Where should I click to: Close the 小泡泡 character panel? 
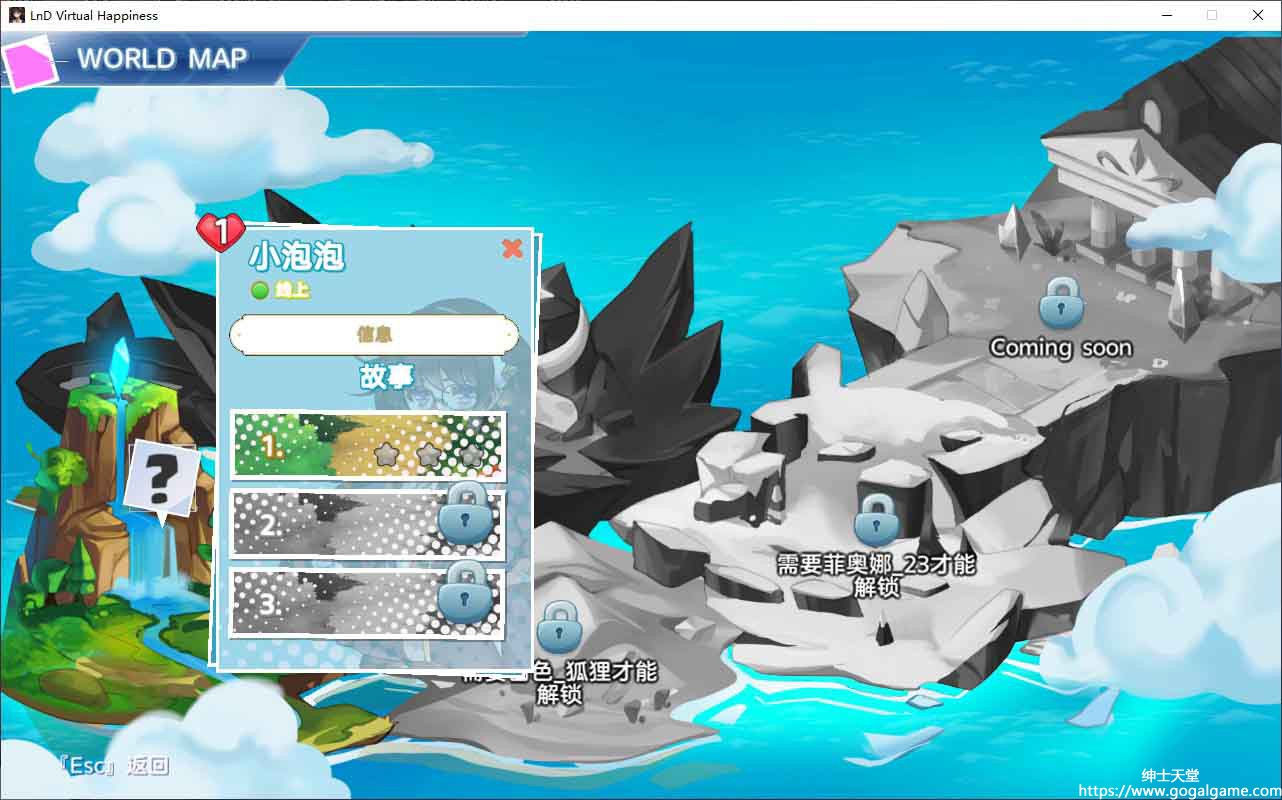(512, 249)
